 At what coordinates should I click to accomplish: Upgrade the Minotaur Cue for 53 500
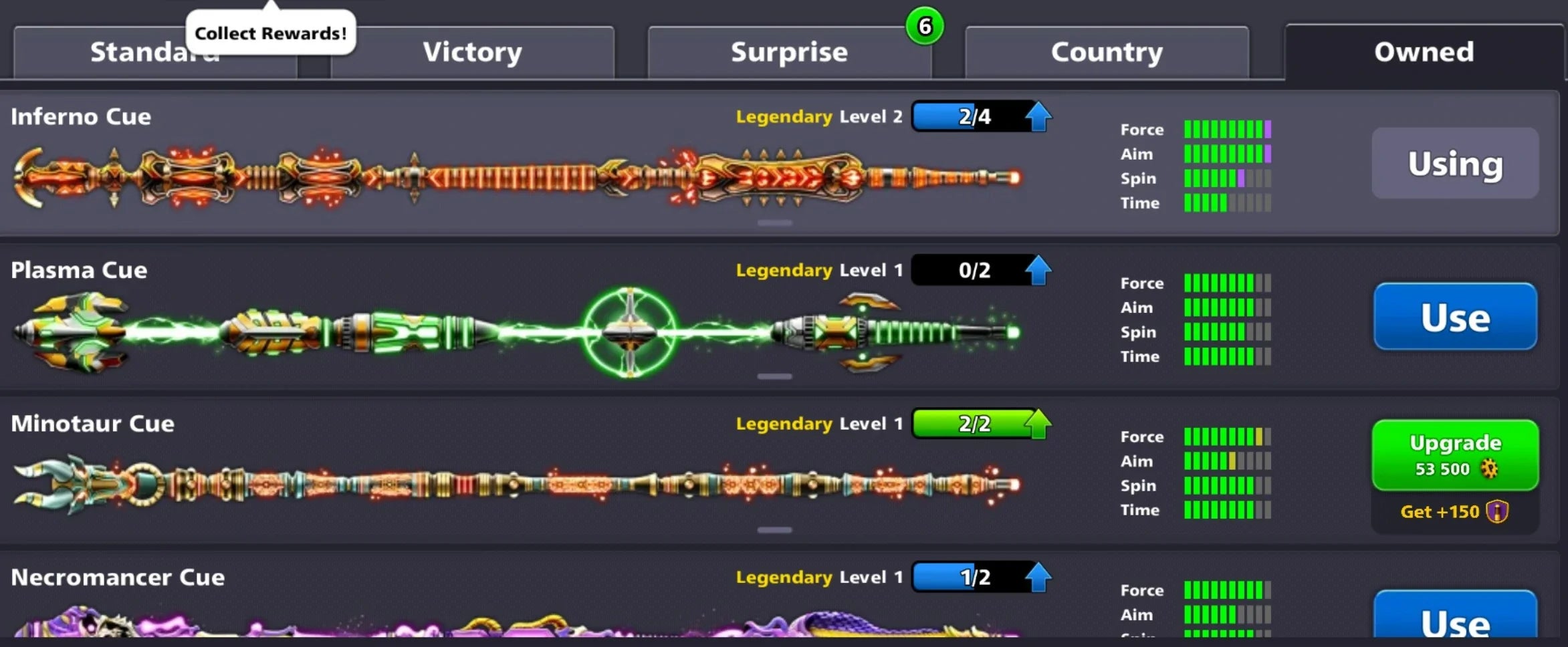click(1455, 455)
